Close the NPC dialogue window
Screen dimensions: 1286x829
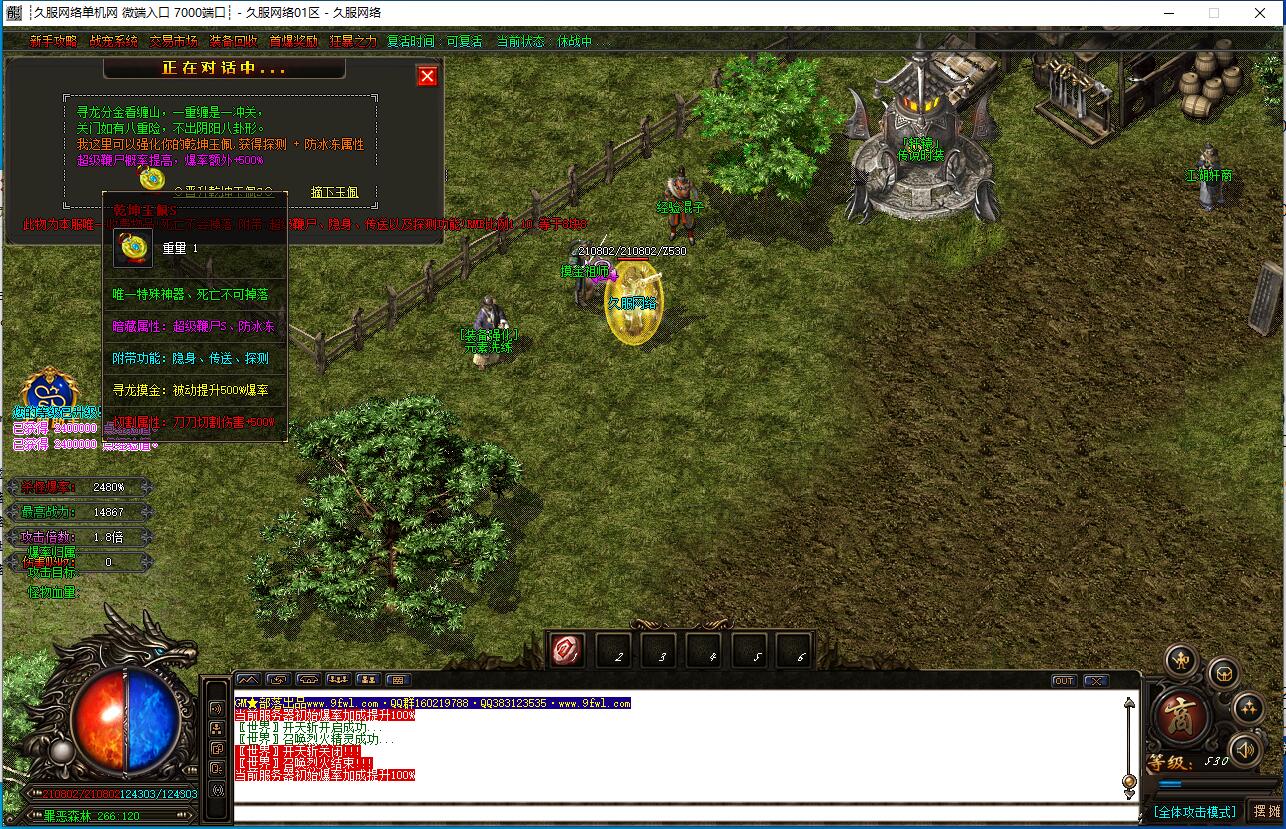click(x=427, y=76)
